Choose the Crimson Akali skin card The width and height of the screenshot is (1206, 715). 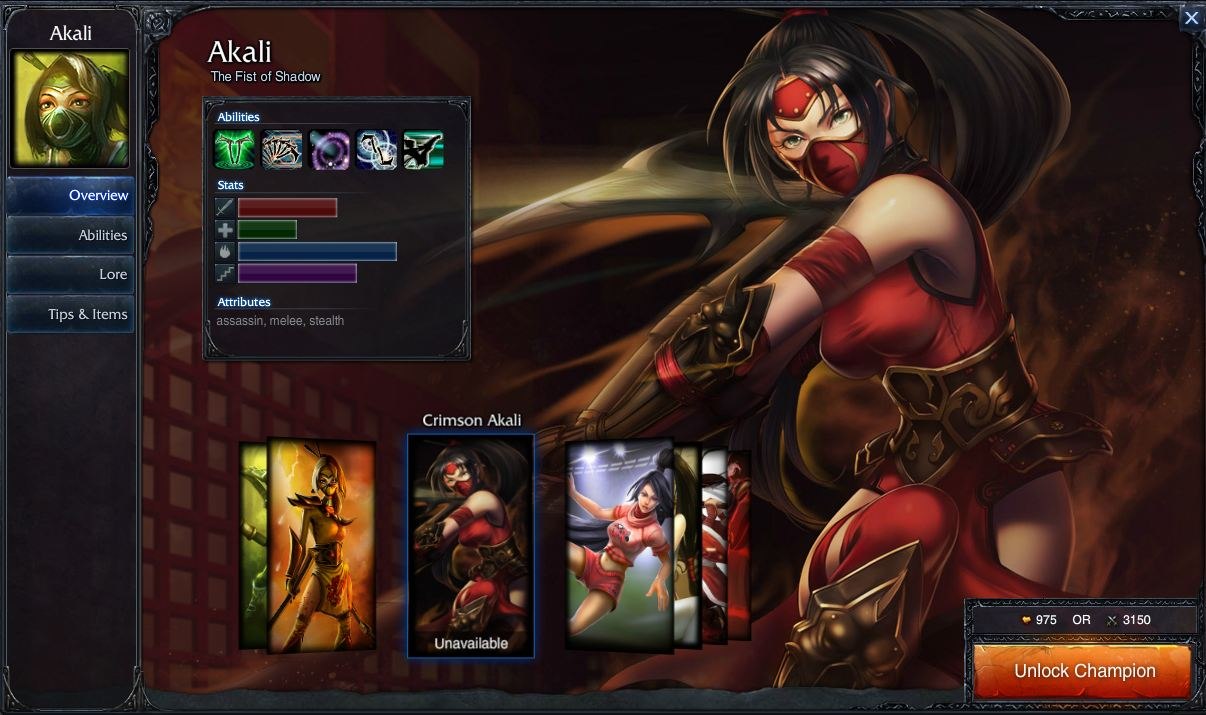tap(470, 545)
